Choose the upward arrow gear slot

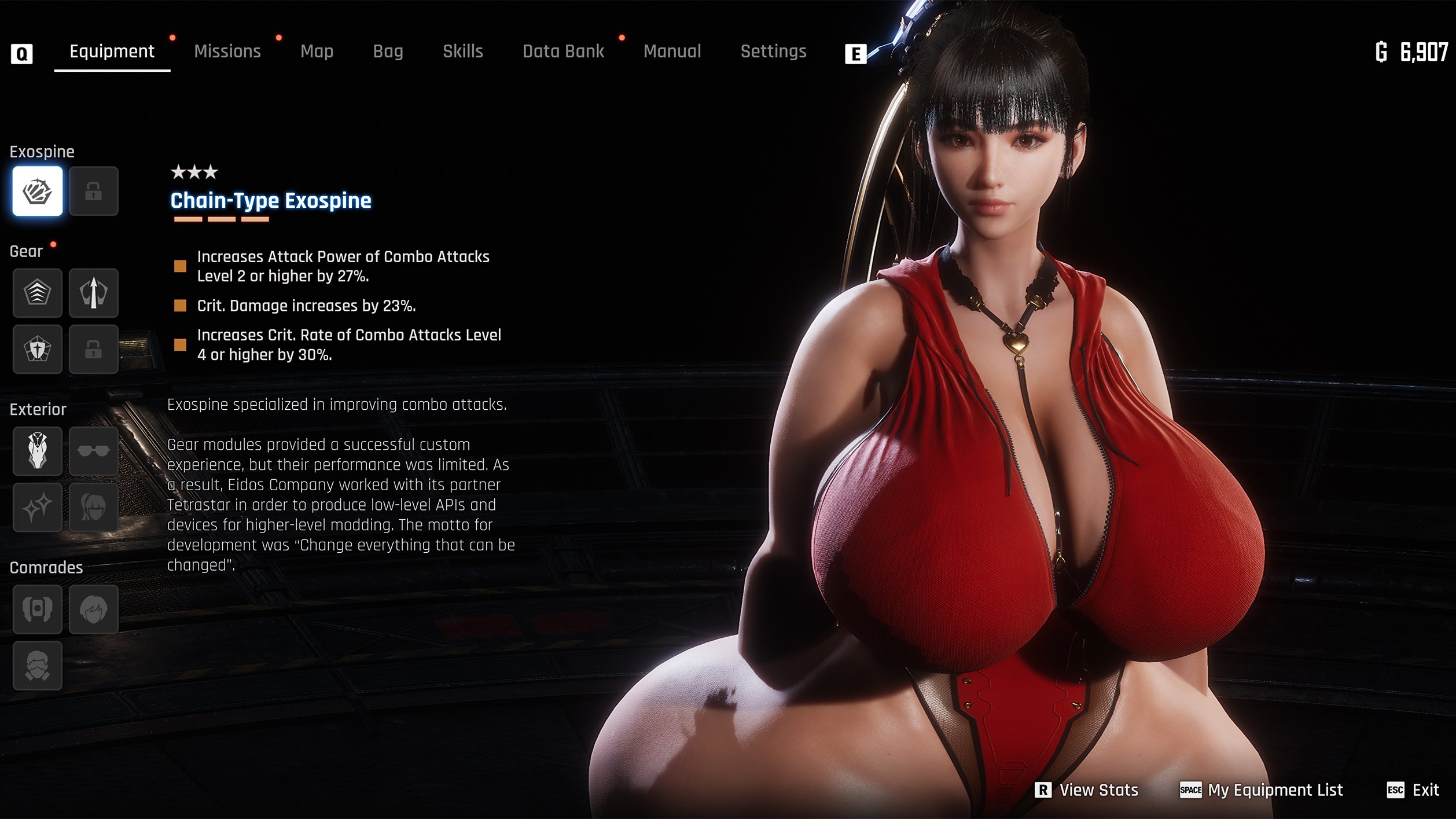click(x=93, y=293)
